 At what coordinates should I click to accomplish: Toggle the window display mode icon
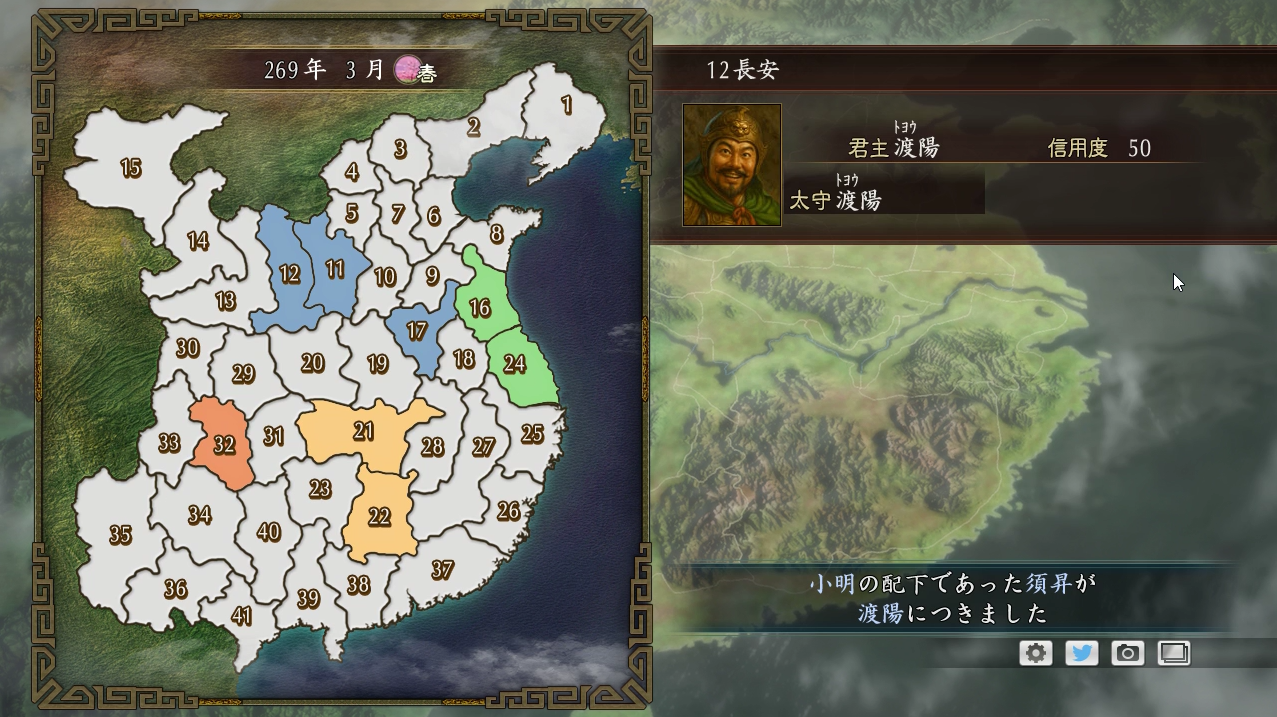[x=1174, y=653]
